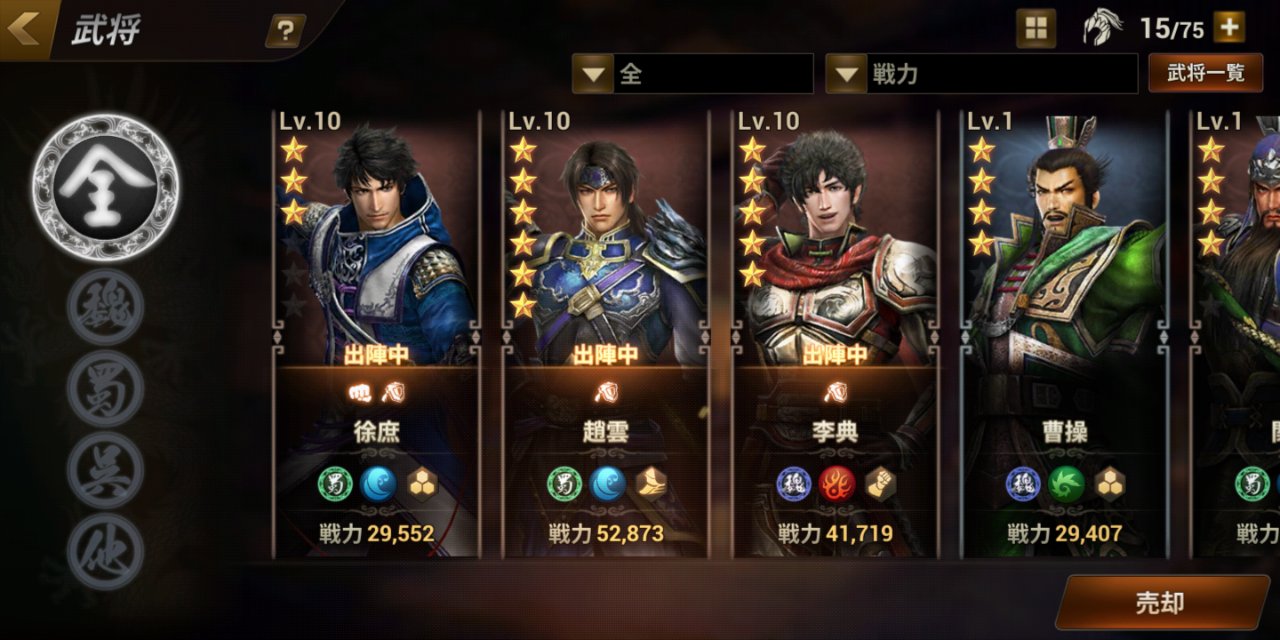Switch to the grid view layout
The width and height of the screenshot is (1280, 640).
pos(1036,29)
